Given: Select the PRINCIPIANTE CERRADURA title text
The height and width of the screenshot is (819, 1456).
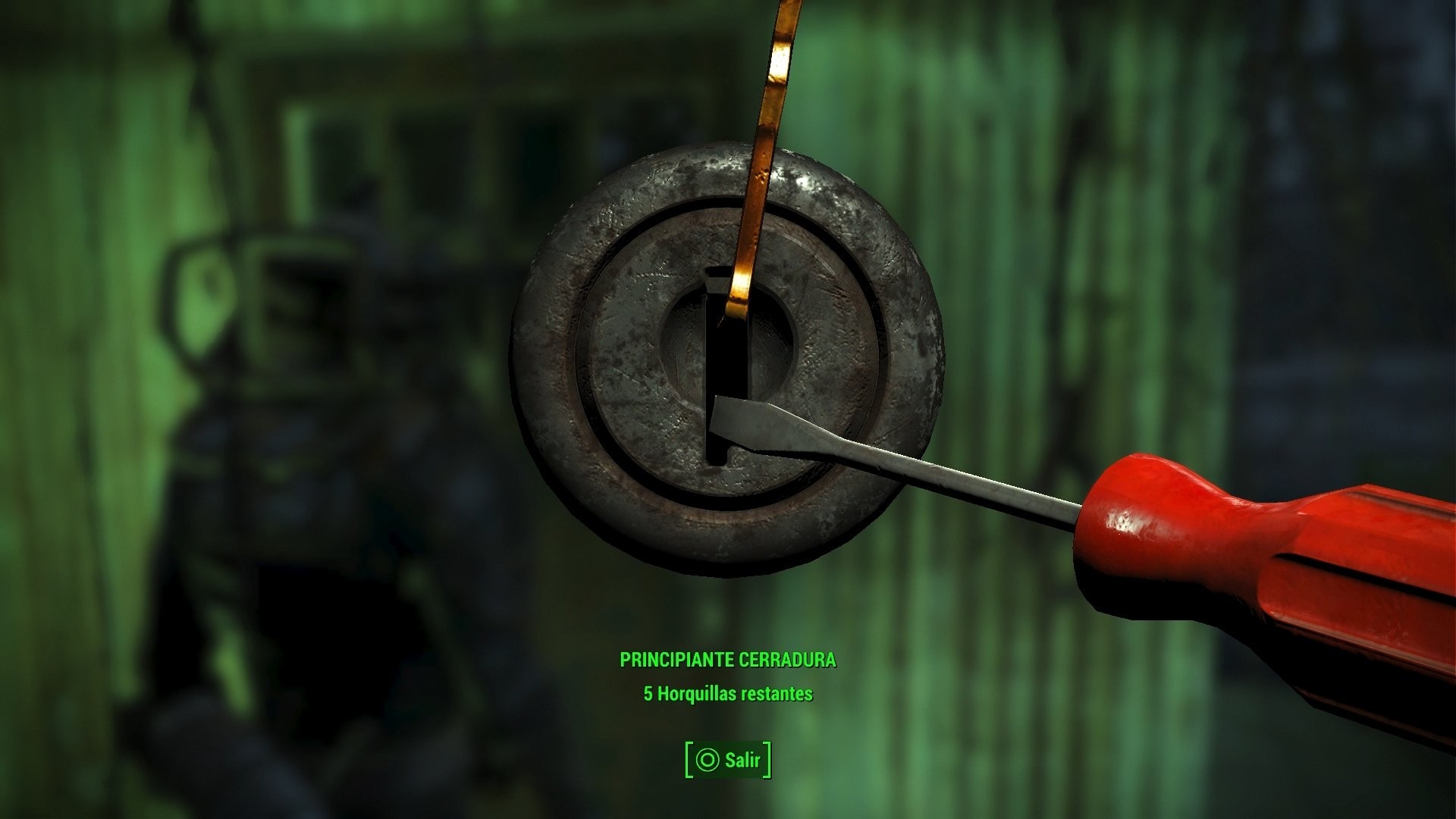Looking at the screenshot, I should click(730, 661).
